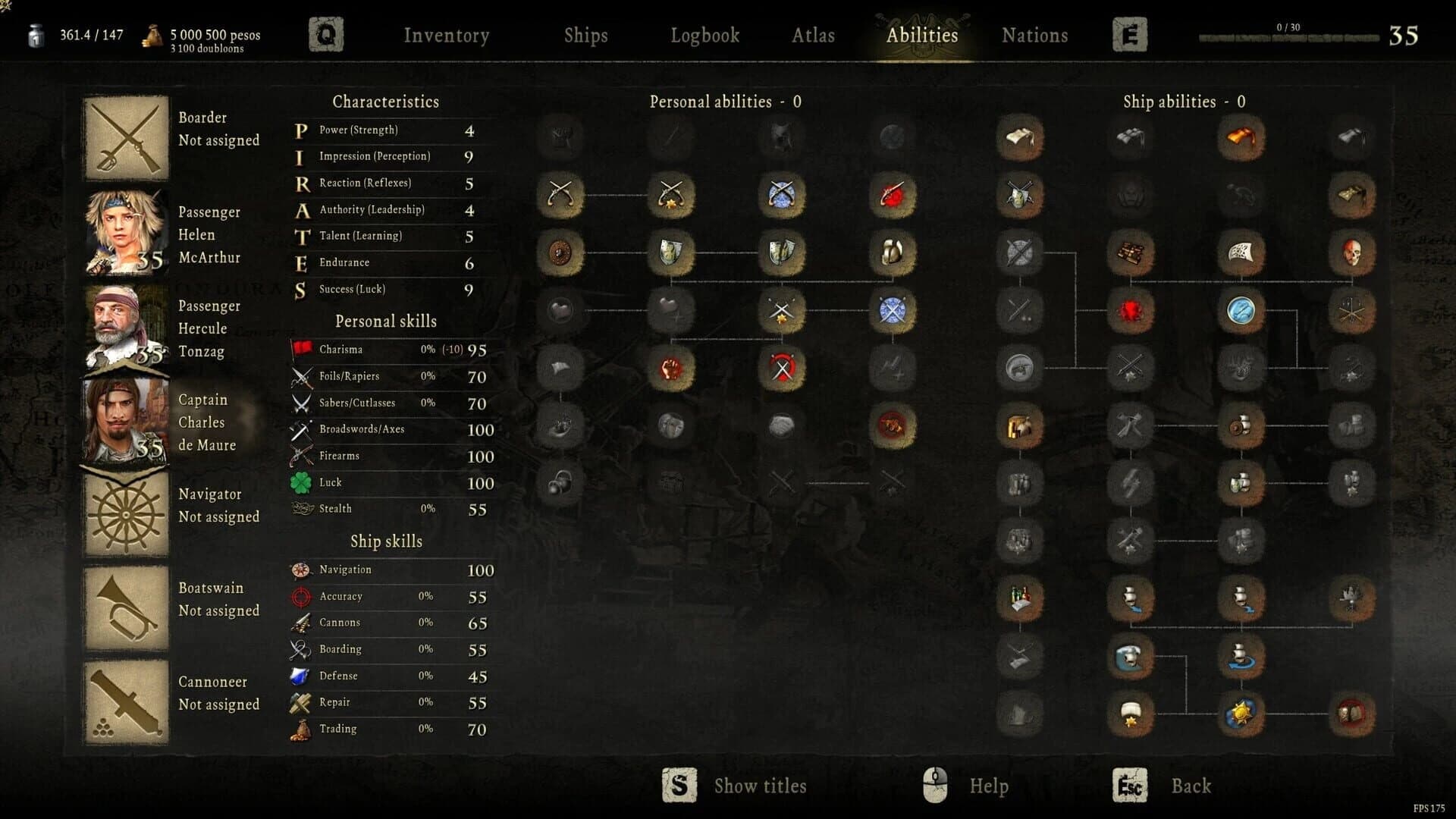Open the Nations tab
This screenshot has height=819, width=1456.
tap(1034, 35)
